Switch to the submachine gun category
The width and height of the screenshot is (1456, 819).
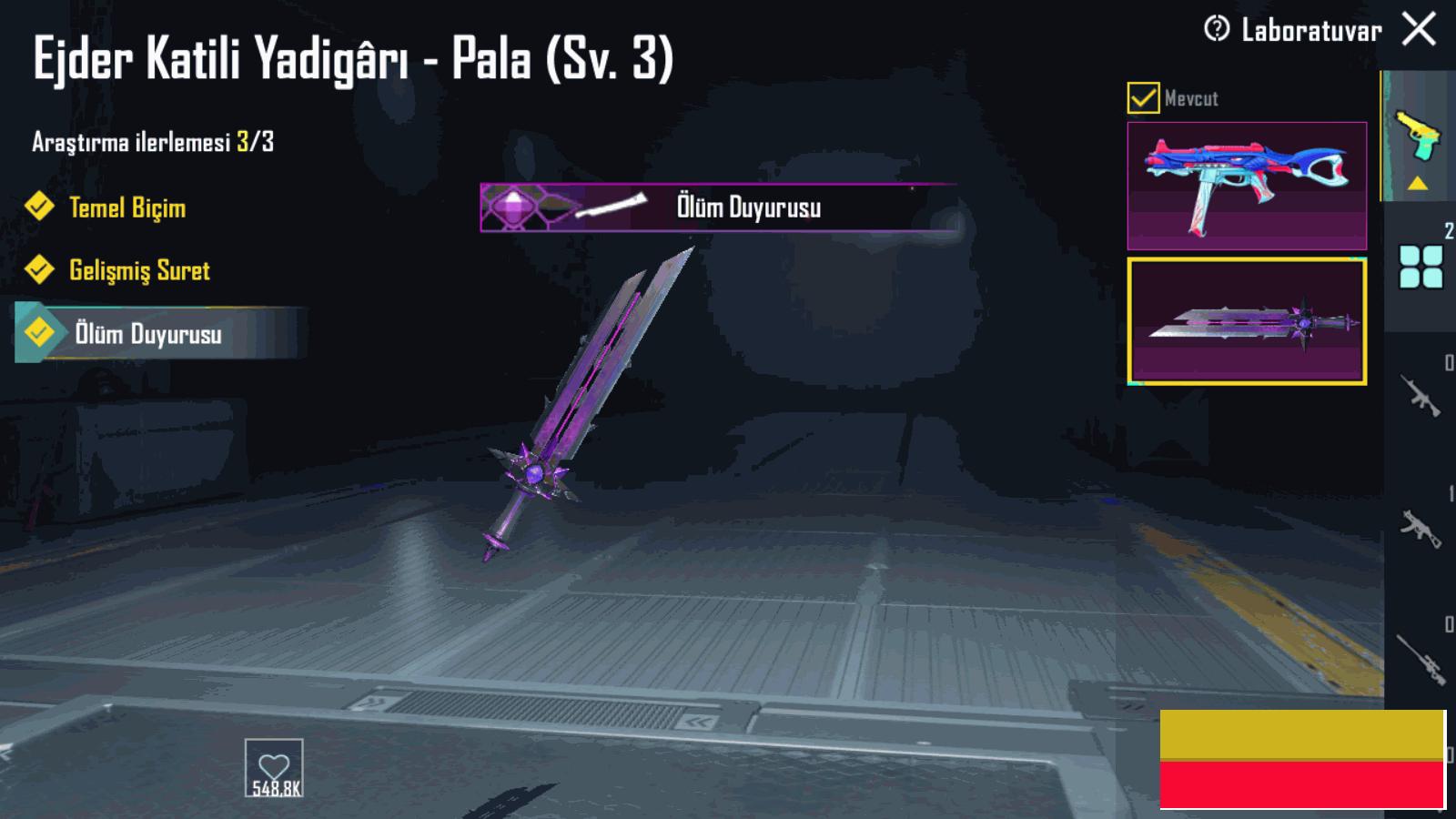click(1420, 526)
